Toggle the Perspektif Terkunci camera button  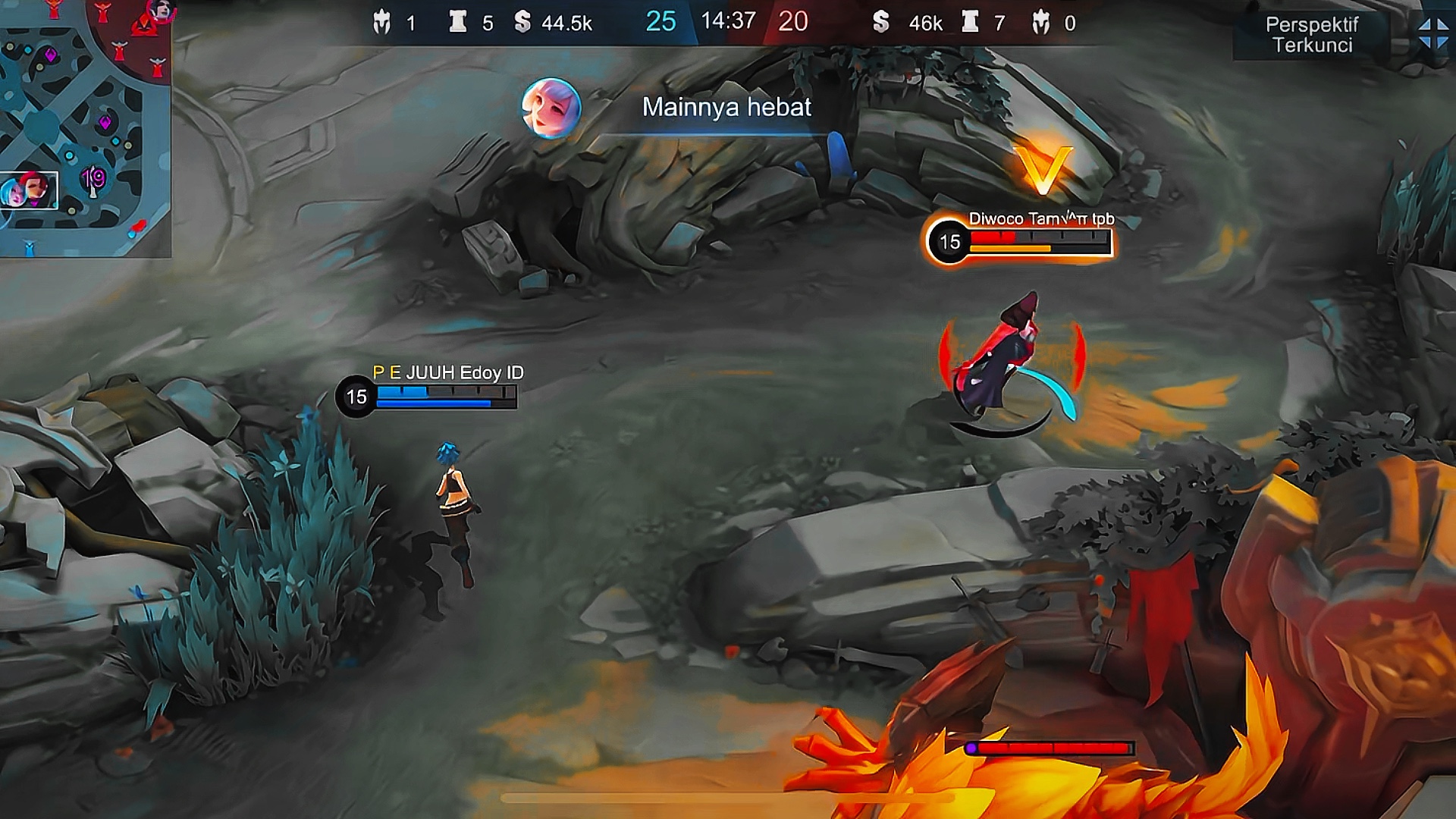1311,35
